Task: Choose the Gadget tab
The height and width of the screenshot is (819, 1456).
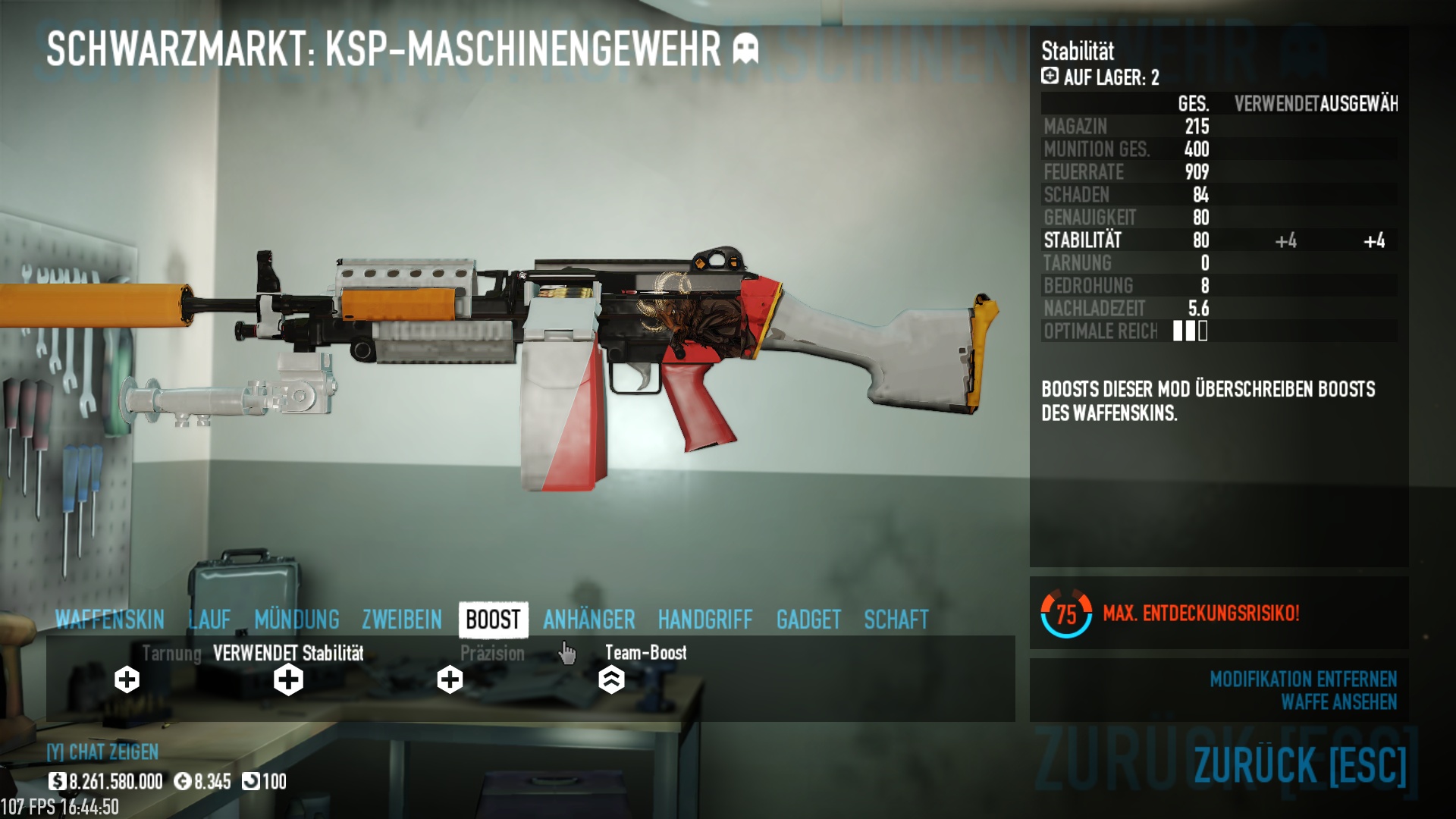Action: 808,620
